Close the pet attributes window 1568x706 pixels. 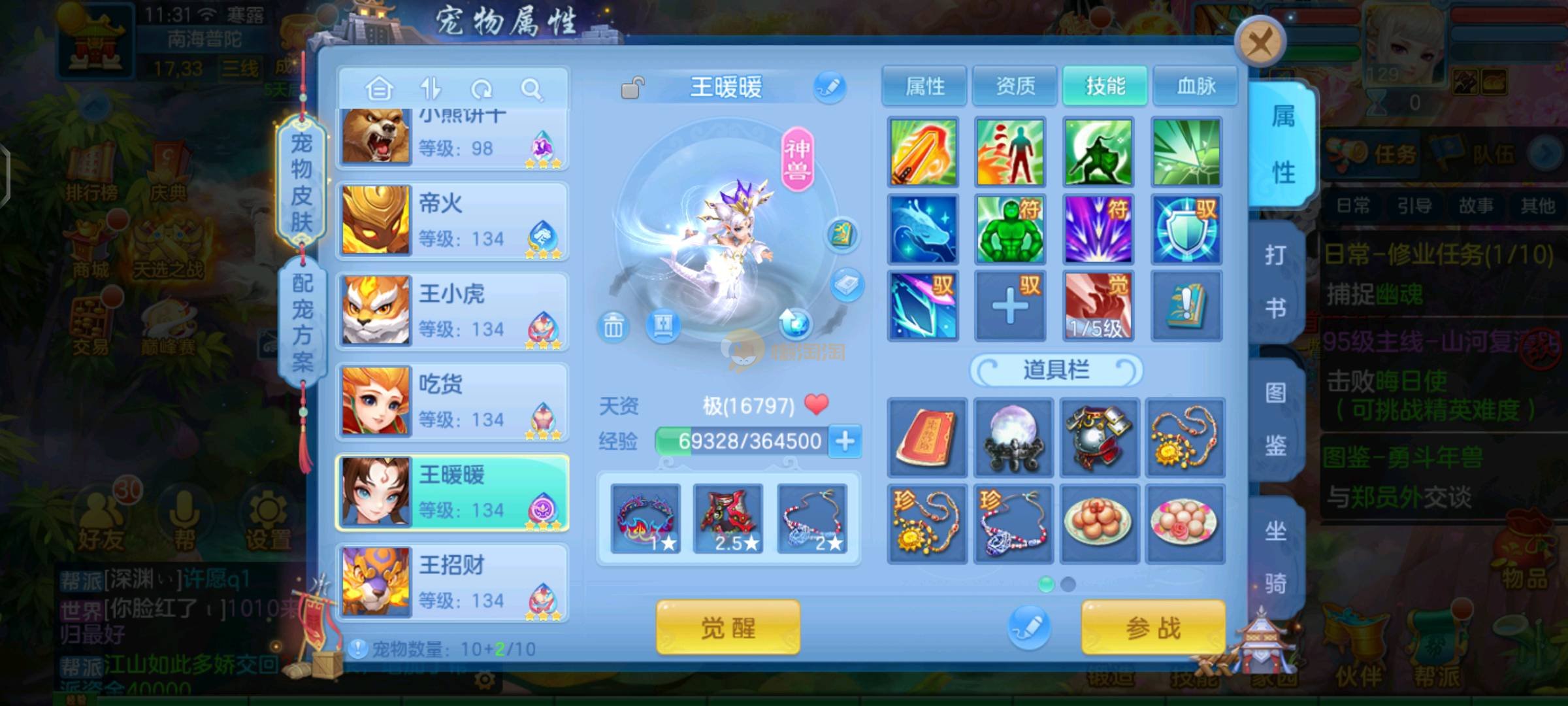1260,44
